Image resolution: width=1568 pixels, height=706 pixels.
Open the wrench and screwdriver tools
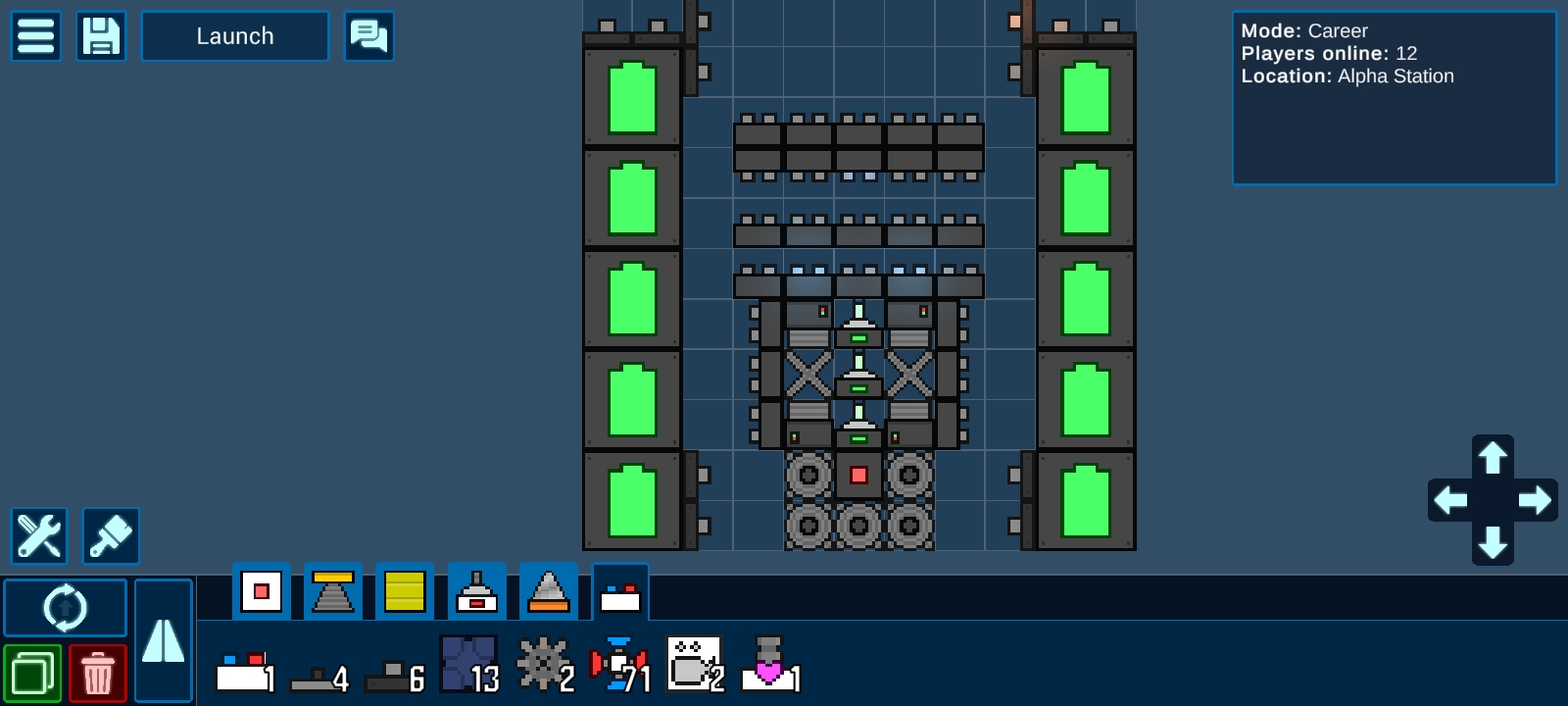click(39, 535)
